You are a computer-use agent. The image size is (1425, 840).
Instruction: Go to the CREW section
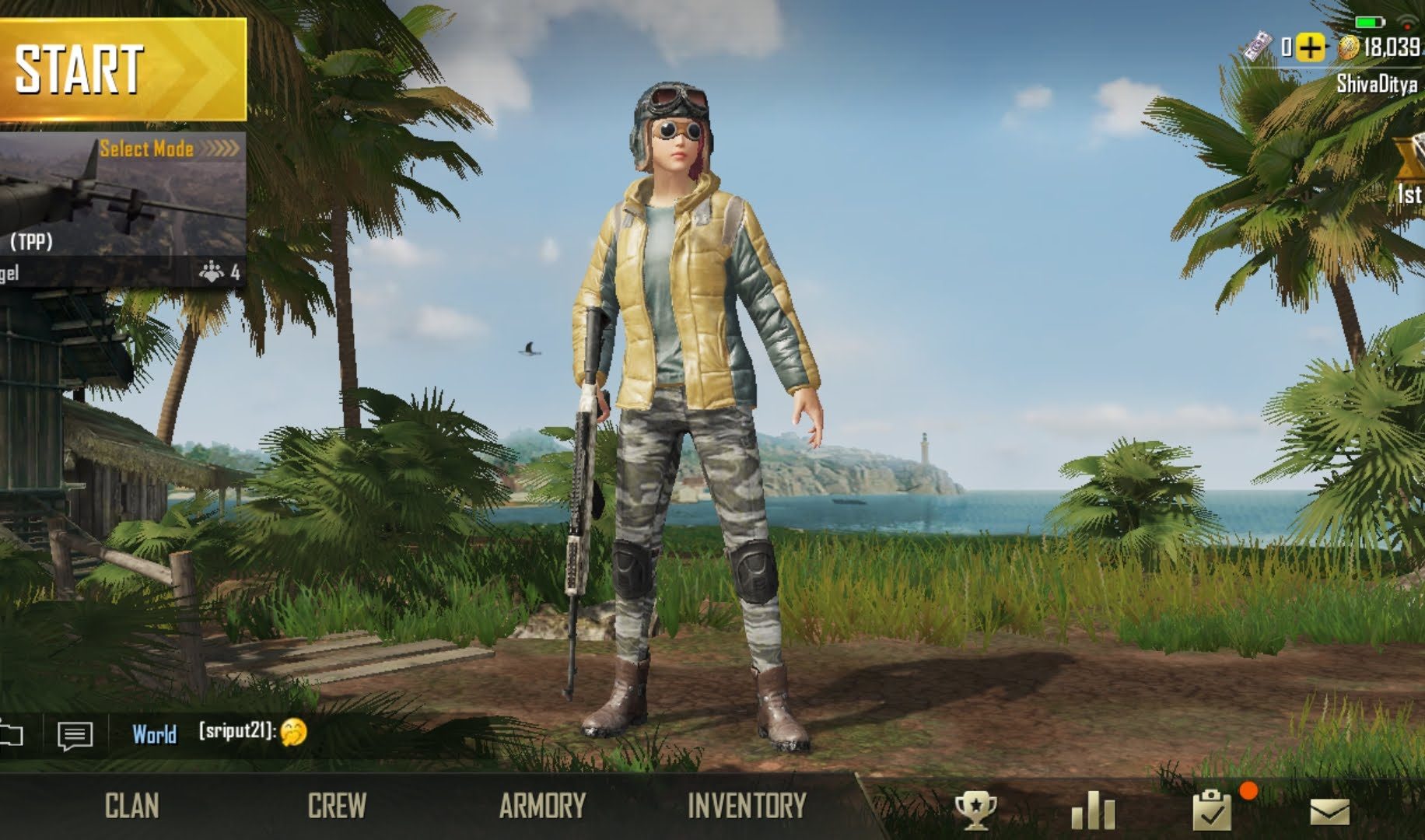336,806
